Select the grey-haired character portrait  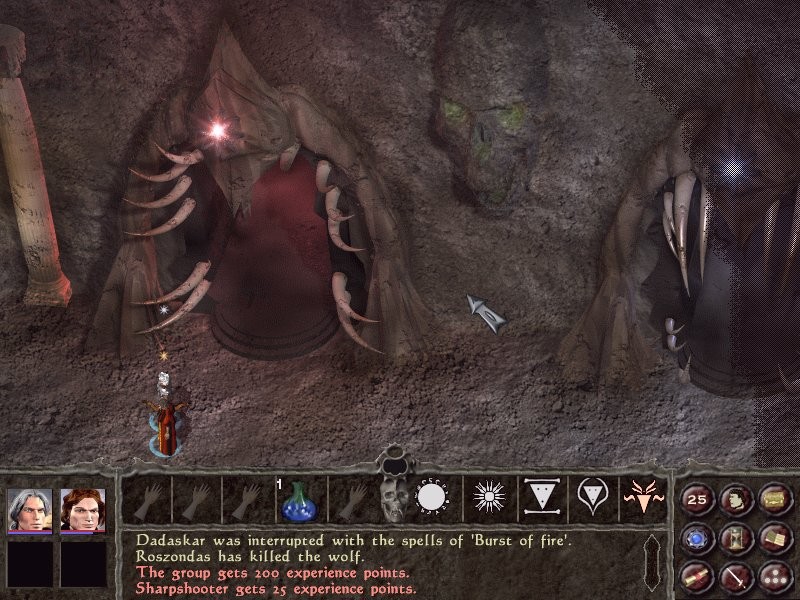tap(29, 510)
